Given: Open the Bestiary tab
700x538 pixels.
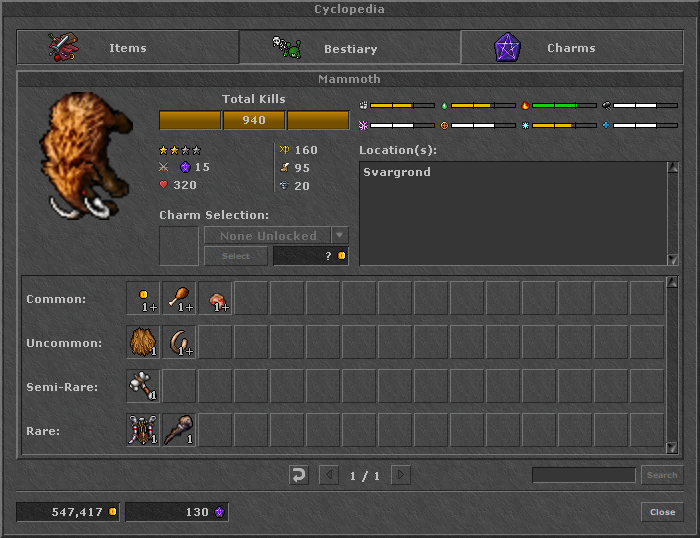Looking at the screenshot, I should click(x=349, y=47).
